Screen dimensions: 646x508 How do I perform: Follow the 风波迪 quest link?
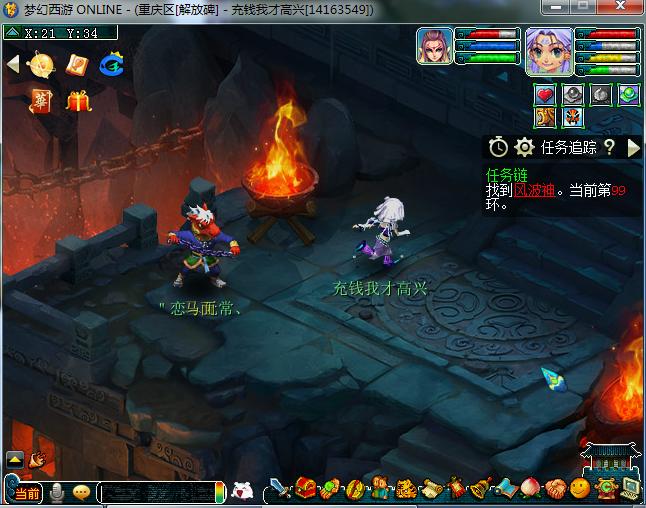tap(534, 190)
